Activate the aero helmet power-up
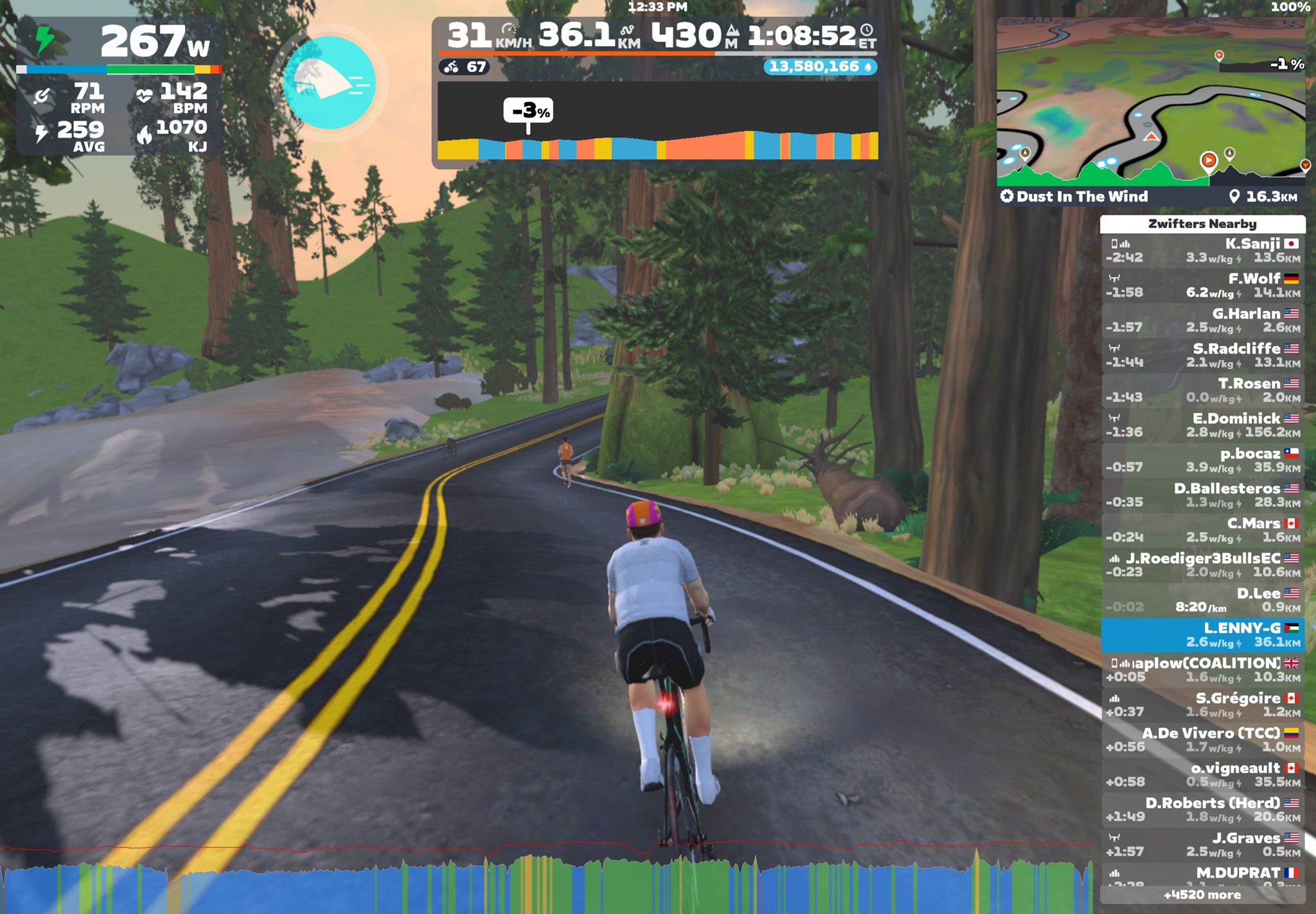This screenshot has width=1316, height=914. click(x=329, y=82)
